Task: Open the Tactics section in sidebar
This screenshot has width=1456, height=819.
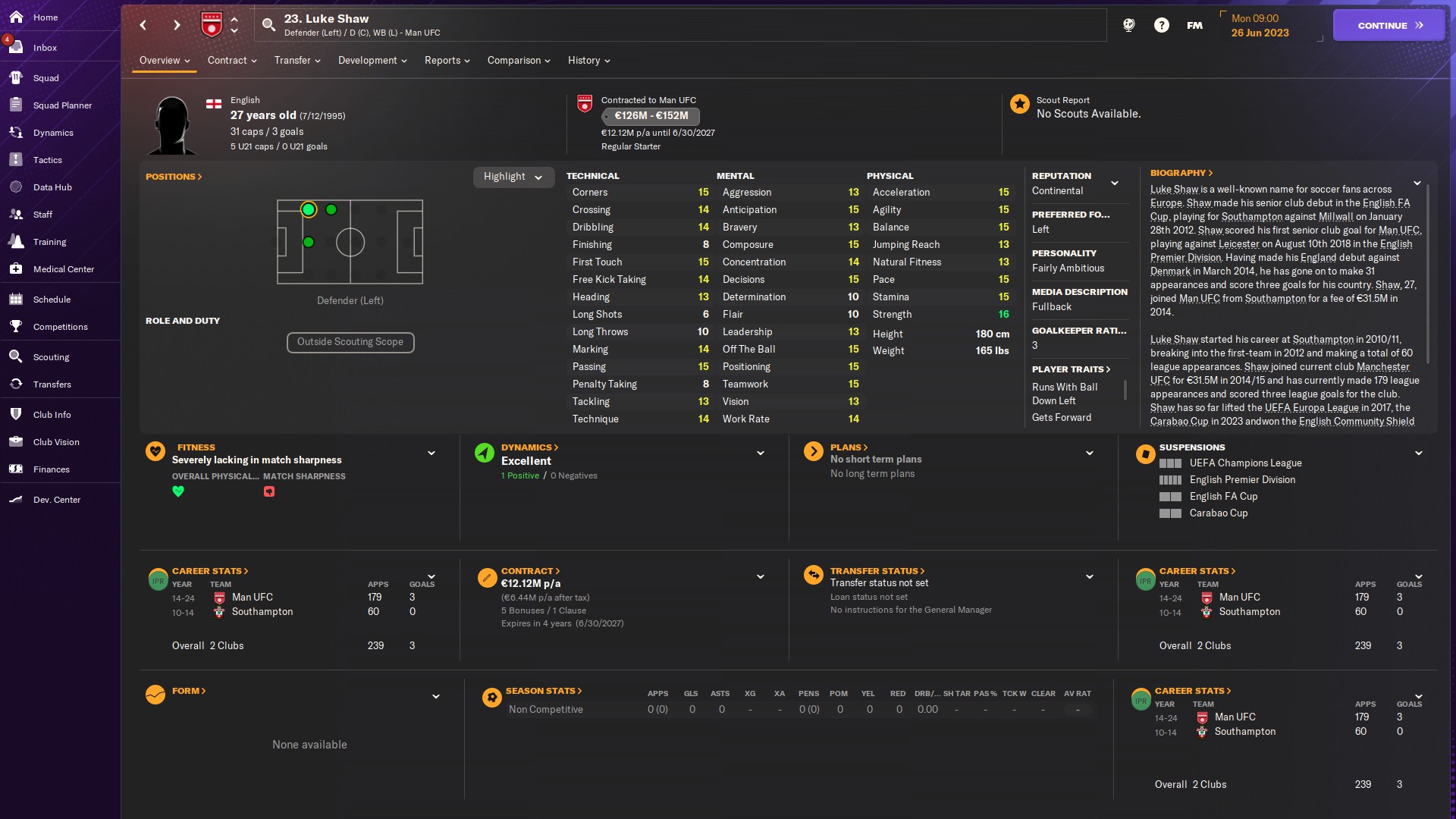Action: 47,160
